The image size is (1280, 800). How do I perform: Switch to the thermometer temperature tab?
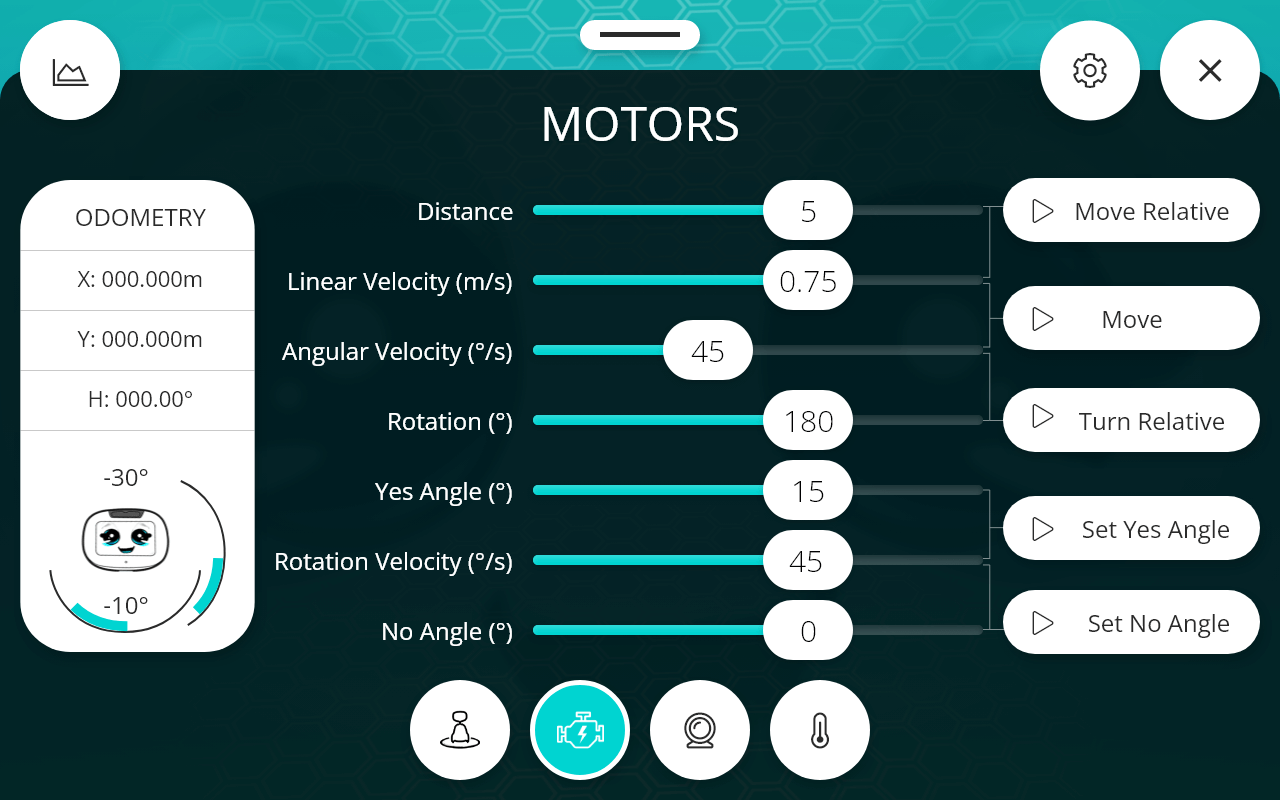pyautogui.click(x=820, y=730)
